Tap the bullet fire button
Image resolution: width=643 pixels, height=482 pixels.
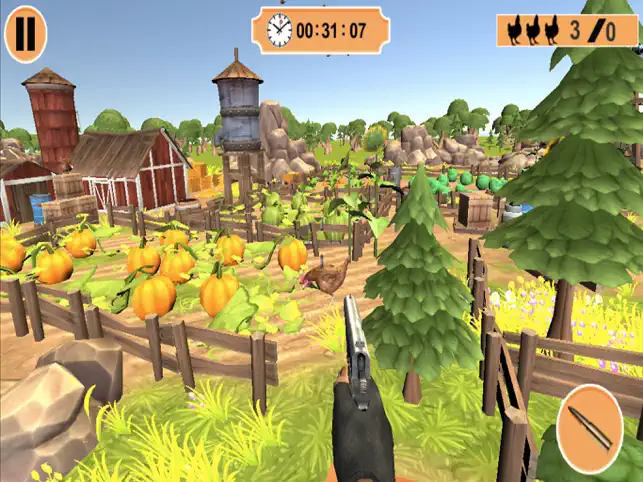(x=589, y=429)
